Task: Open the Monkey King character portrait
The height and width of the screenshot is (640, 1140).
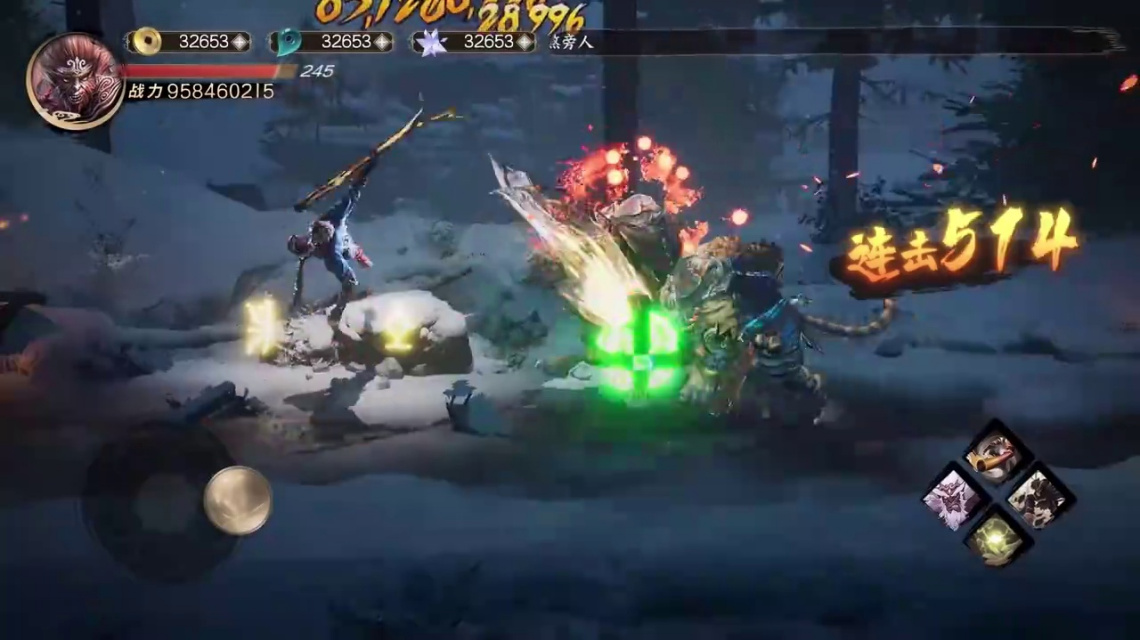Action: click(75, 81)
